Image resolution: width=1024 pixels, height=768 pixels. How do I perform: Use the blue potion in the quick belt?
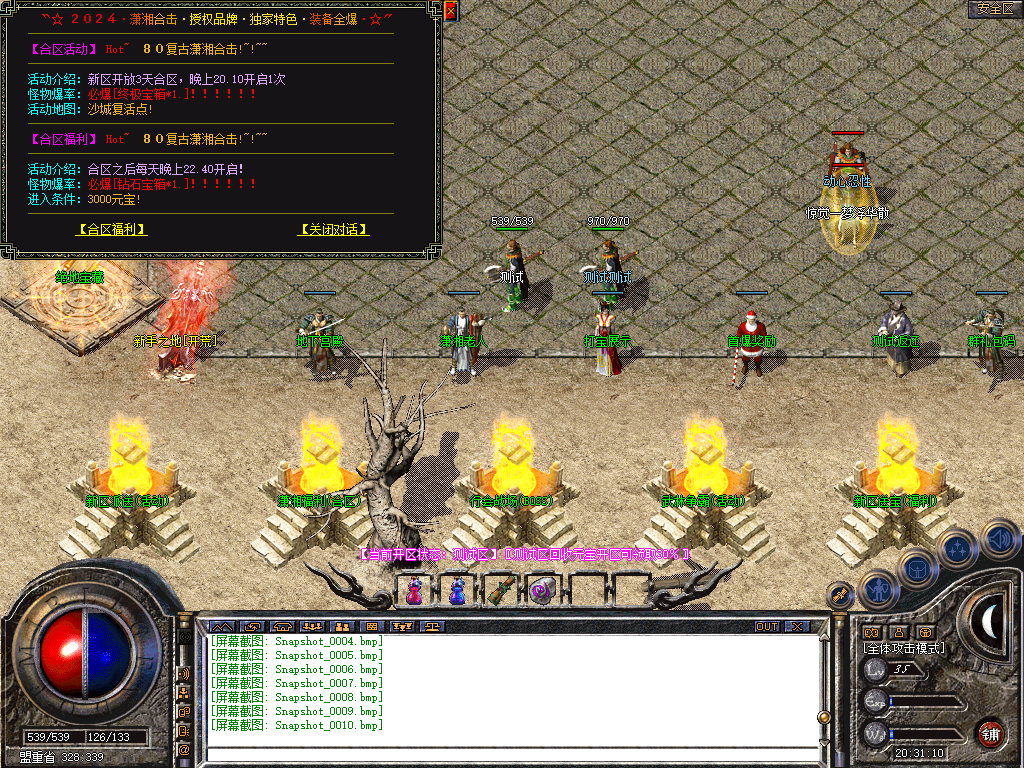pyautogui.click(x=456, y=591)
